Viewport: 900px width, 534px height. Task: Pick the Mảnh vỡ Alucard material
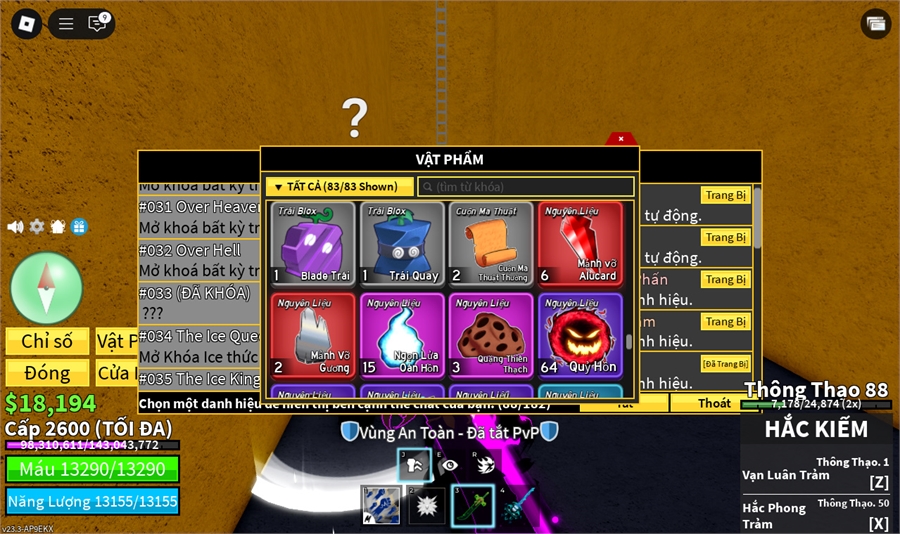click(x=580, y=244)
